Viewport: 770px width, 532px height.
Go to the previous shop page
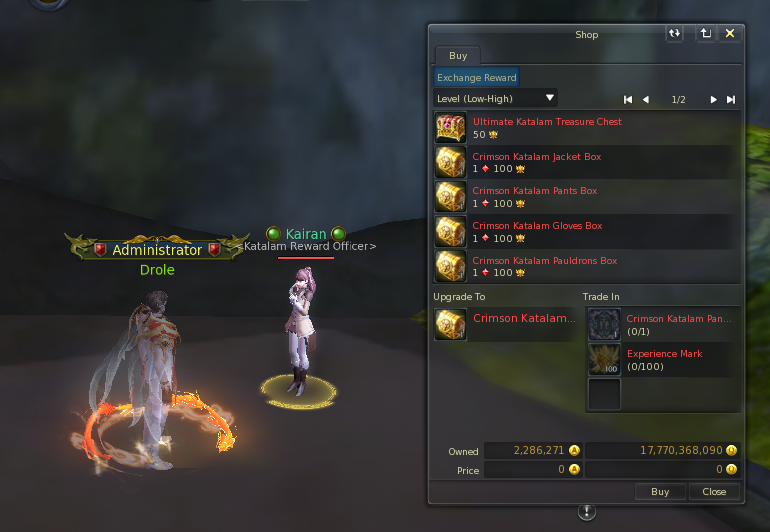click(x=646, y=99)
